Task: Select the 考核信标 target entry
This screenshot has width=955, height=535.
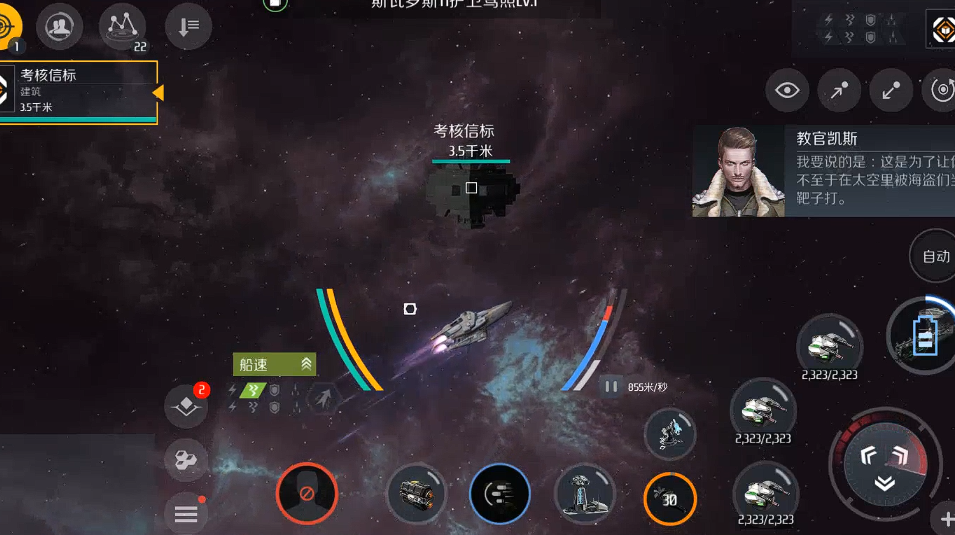Action: pos(78,91)
